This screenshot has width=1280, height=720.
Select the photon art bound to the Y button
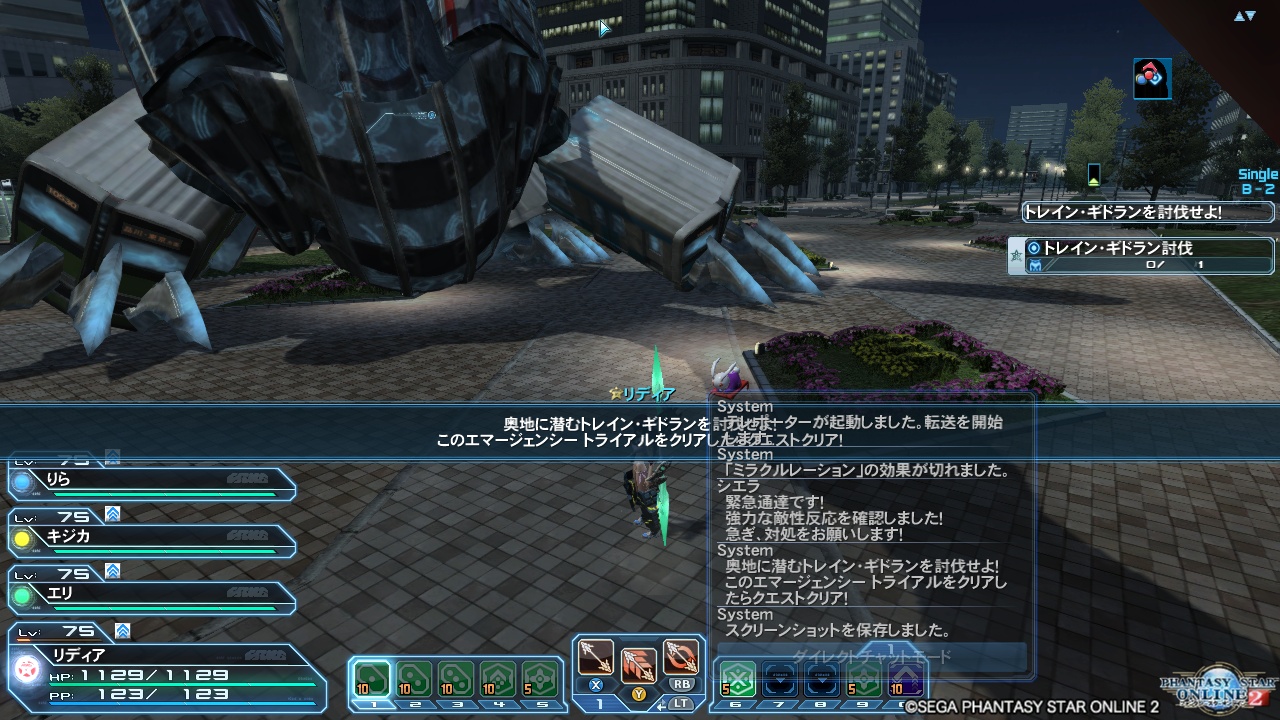pos(639,668)
